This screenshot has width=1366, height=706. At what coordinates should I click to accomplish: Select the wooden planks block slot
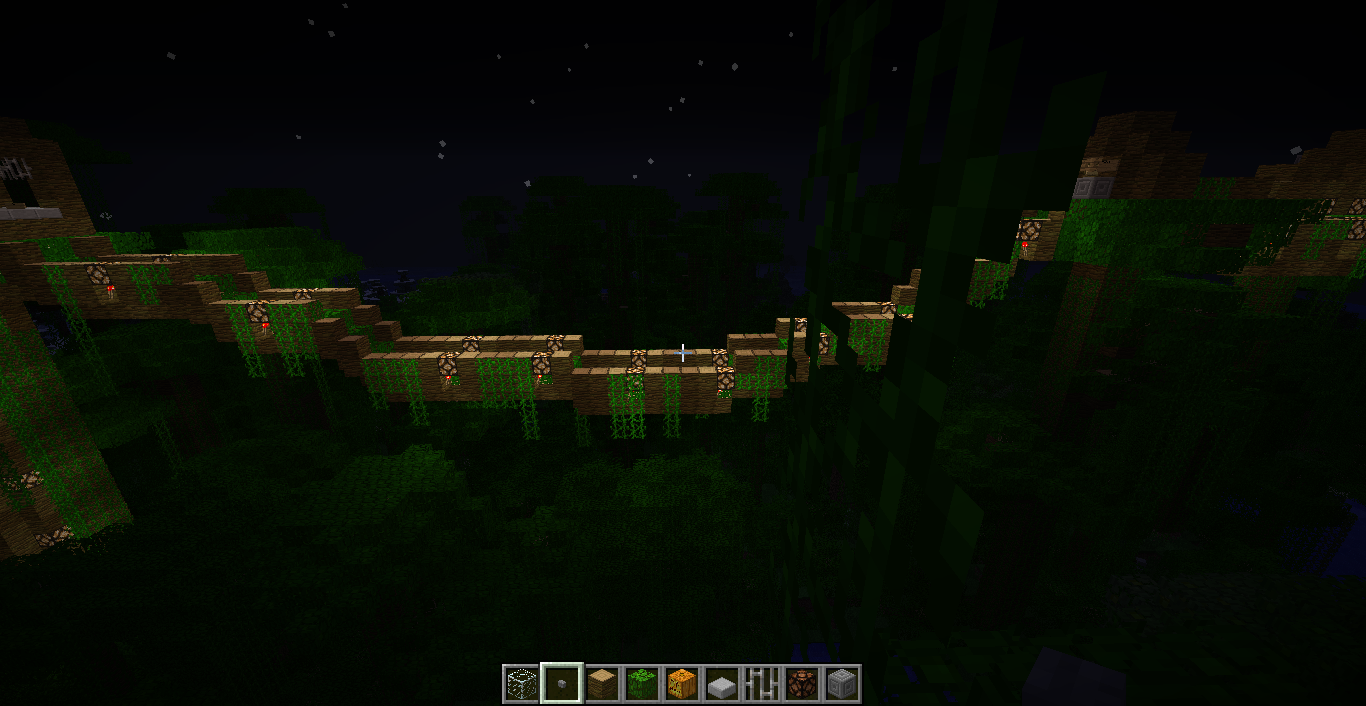(x=601, y=684)
